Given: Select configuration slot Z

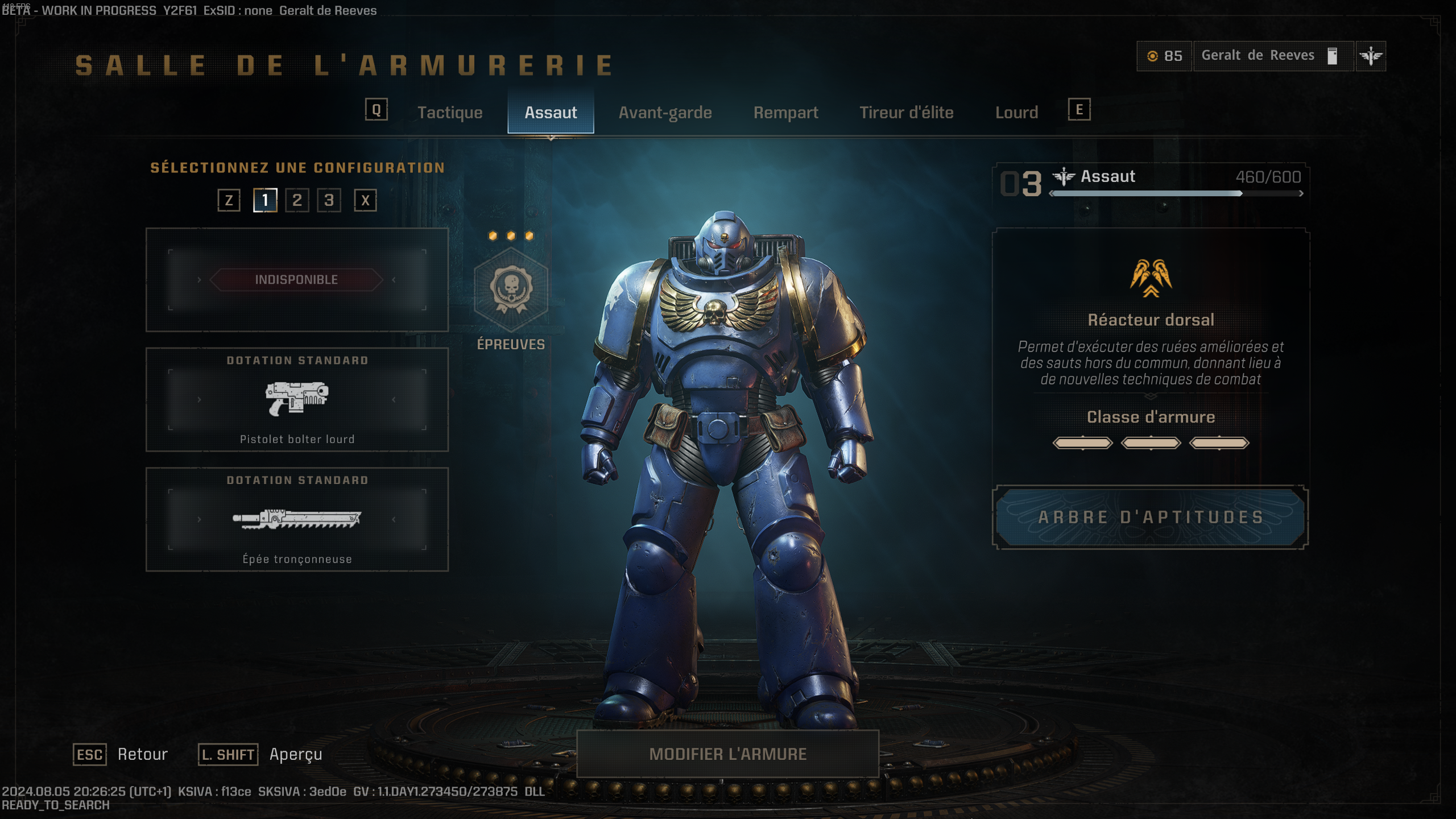Looking at the screenshot, I should tap(229, 200).
